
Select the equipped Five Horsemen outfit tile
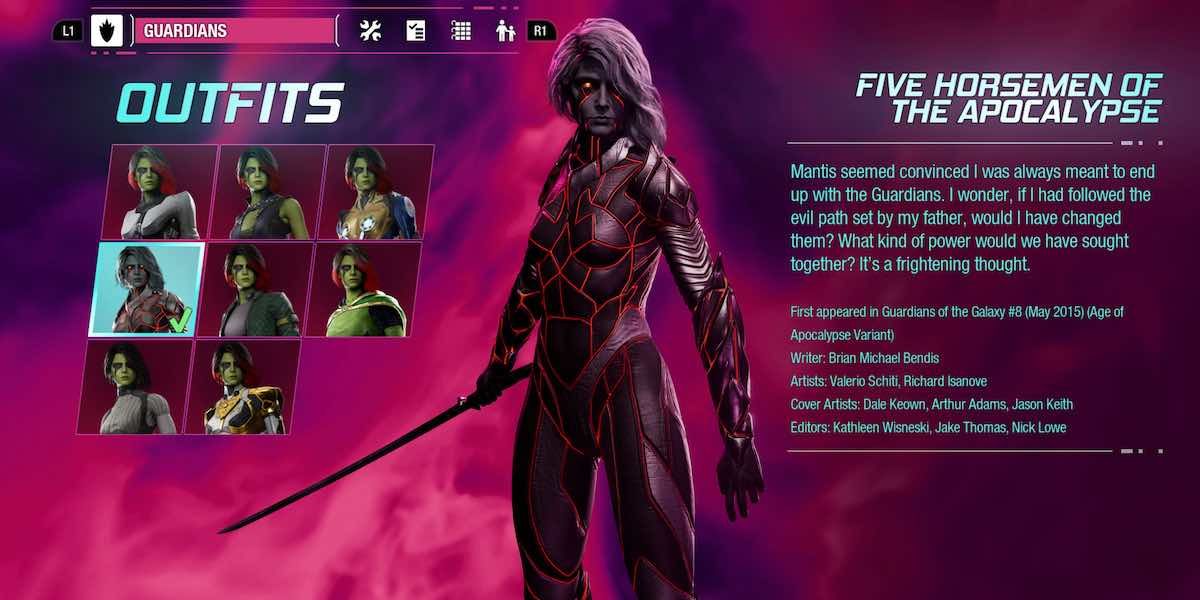click(x=147, y=289)
